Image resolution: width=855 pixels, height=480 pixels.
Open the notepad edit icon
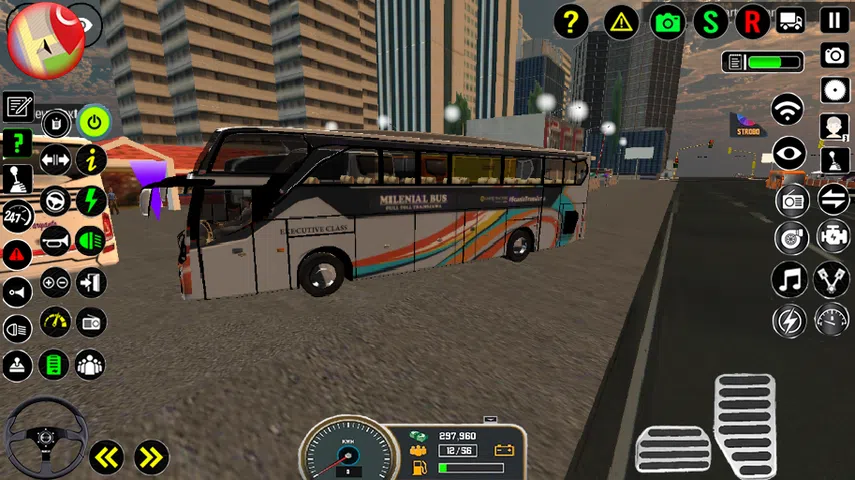[18, 106]
